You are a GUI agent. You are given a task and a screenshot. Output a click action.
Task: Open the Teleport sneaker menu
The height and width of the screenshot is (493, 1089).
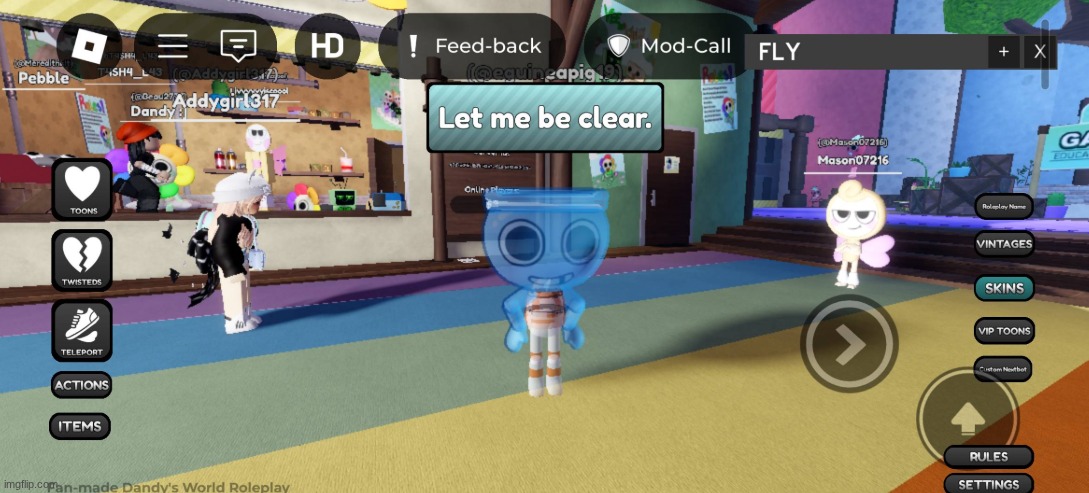point(82,330)
